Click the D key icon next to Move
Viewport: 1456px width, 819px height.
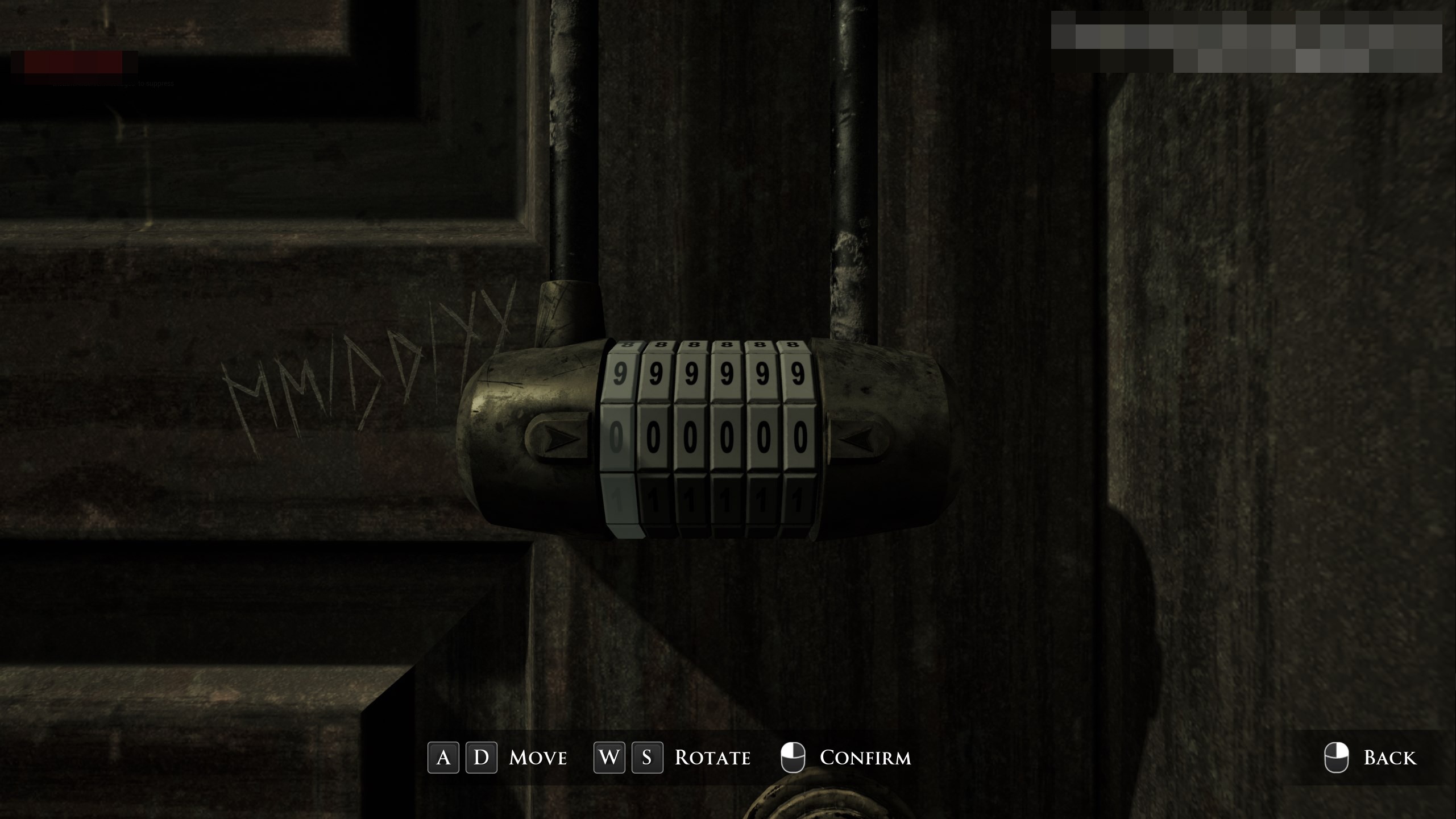pos(482,758)
